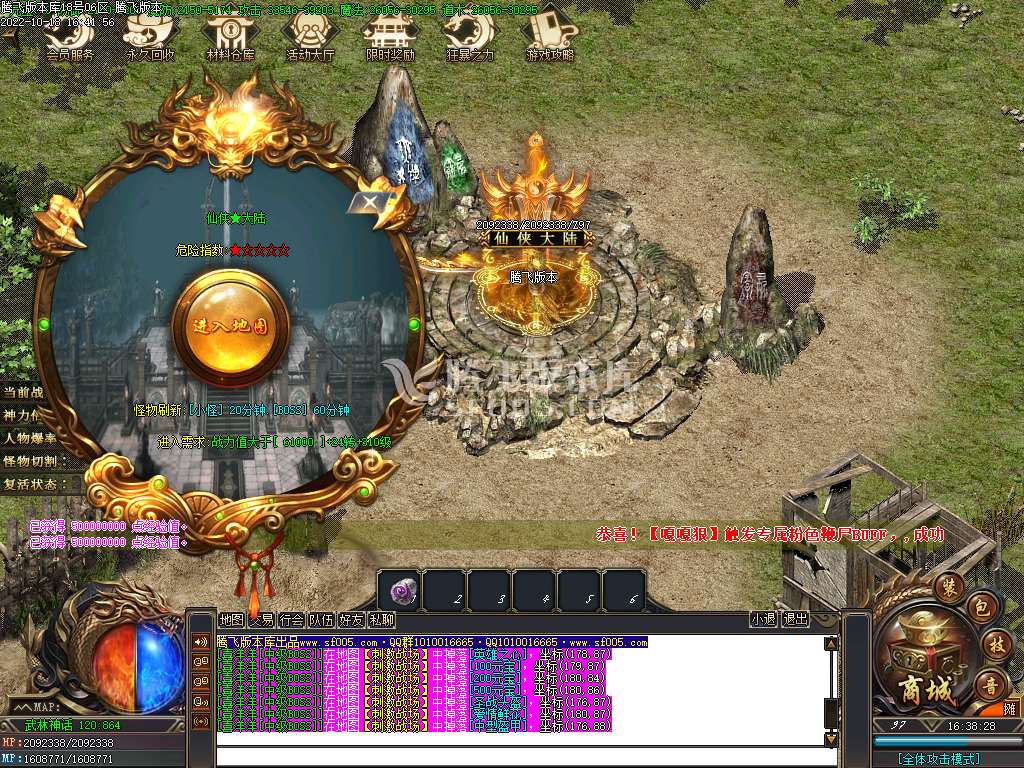Viewport: 1024px width, 768px height.
Task: Click the chat text input field
Action: (x=520, y=756)
